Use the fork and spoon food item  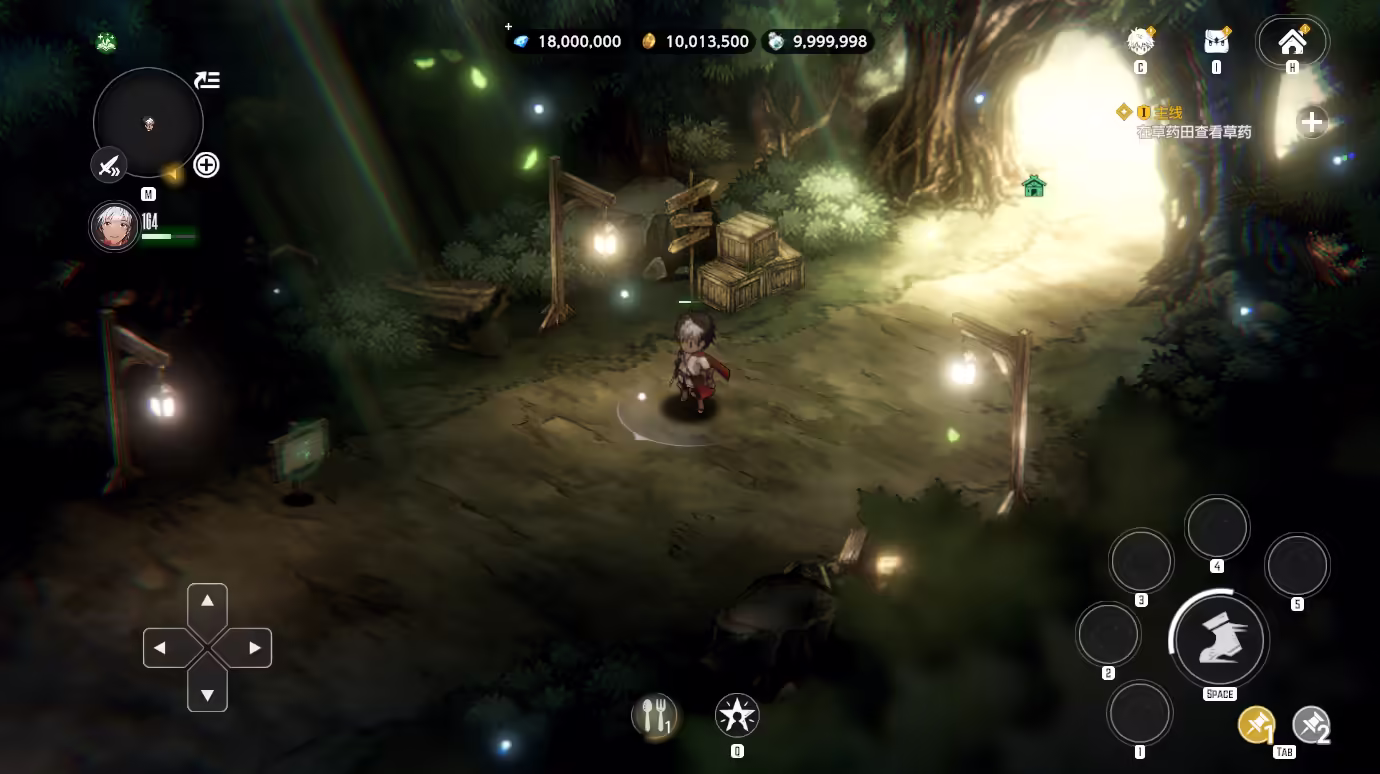pos(654,715)
